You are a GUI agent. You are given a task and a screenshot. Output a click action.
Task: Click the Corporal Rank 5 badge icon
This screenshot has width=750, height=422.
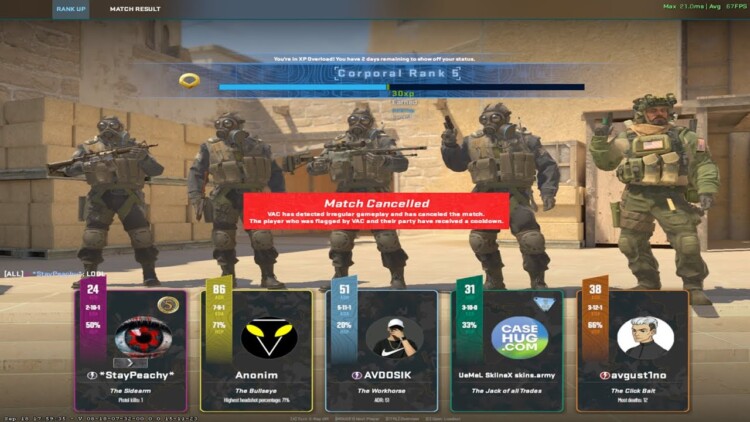189,80
